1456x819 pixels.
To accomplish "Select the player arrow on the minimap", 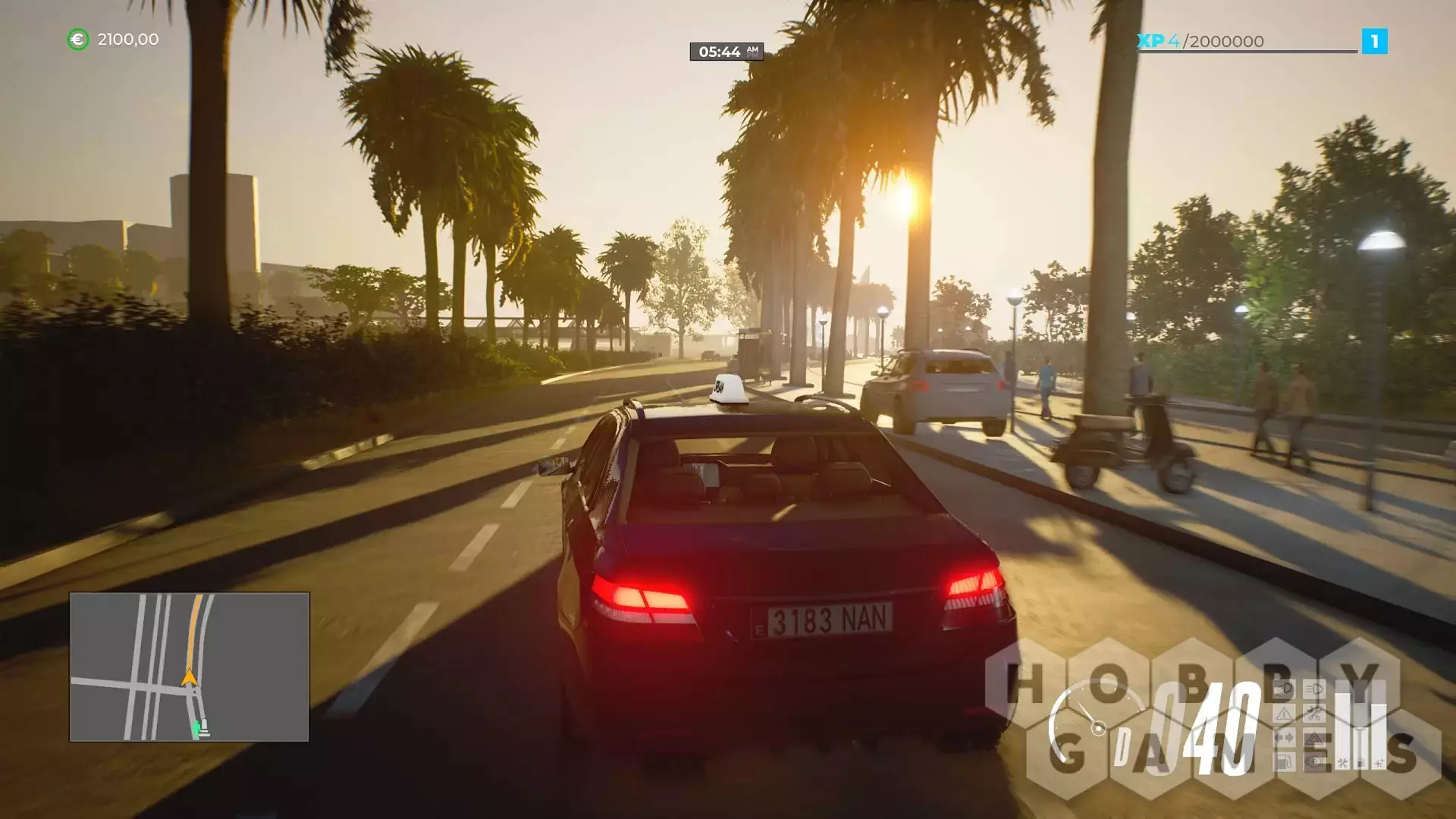I will (189, 677).
